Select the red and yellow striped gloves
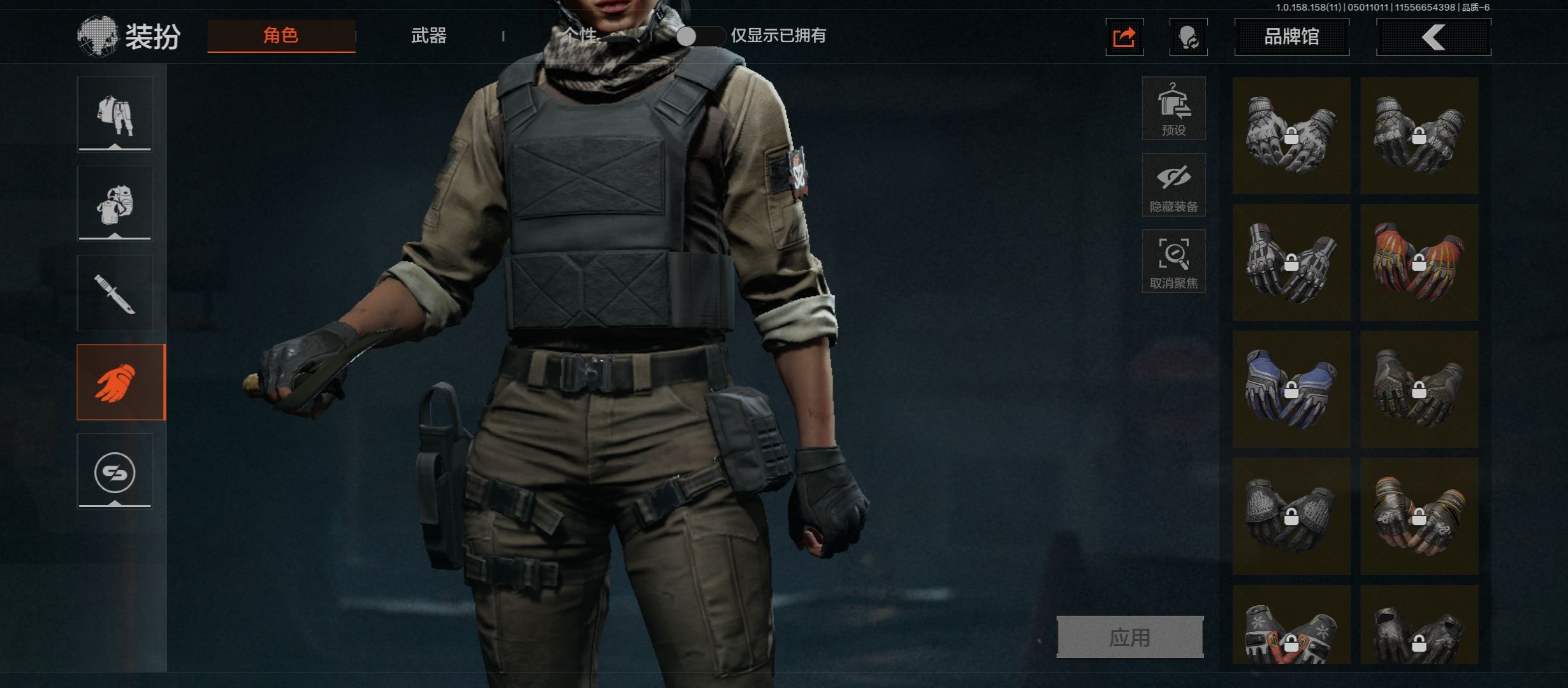 pos(1419,262)
